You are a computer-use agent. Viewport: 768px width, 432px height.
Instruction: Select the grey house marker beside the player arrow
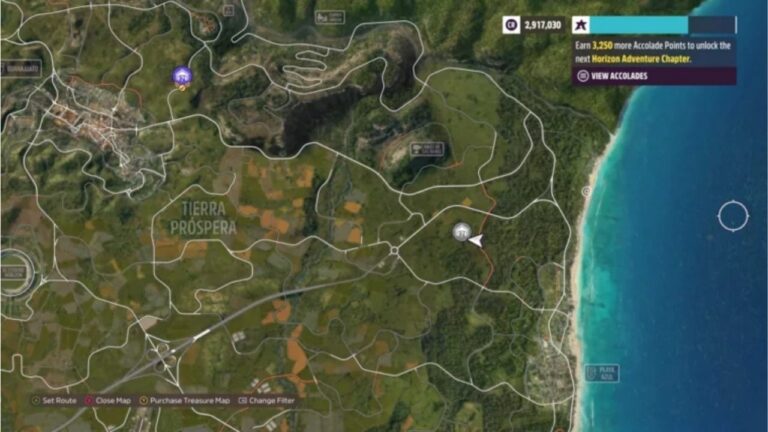tap(460, 232)
